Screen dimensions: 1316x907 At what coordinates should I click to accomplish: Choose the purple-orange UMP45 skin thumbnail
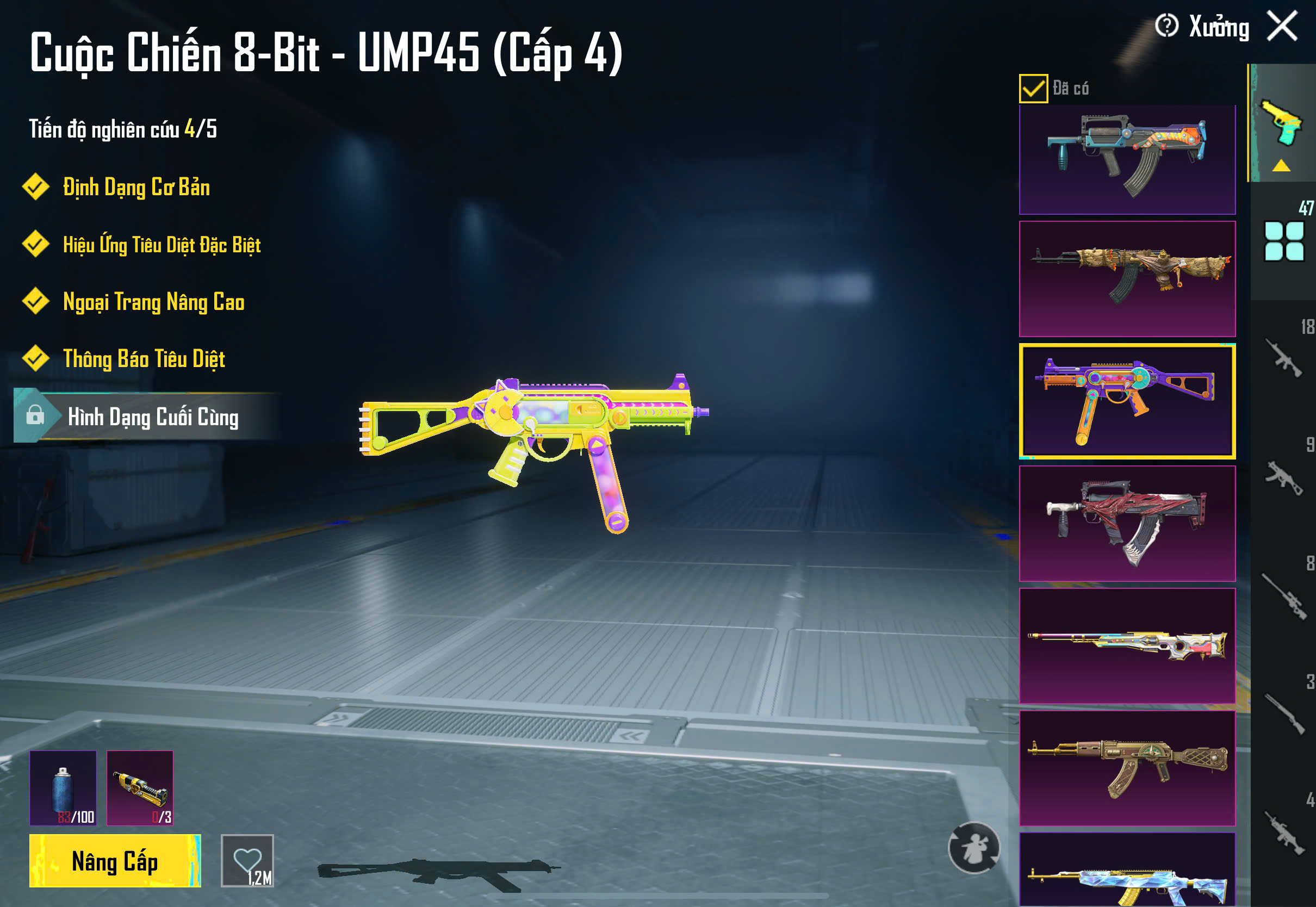[x=1127, y=401]
